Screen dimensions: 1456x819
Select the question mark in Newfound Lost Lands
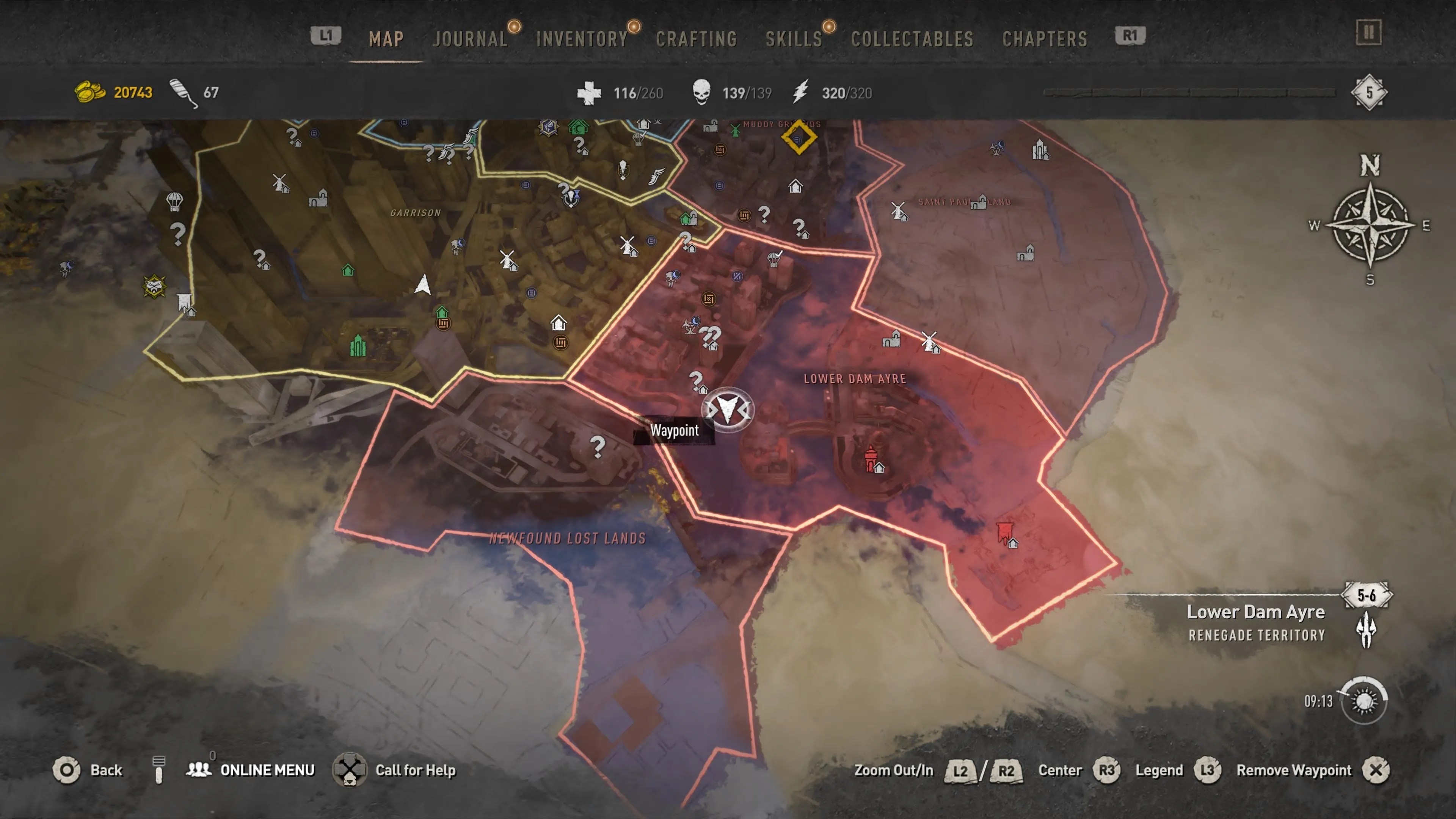[x=598, y=447]
